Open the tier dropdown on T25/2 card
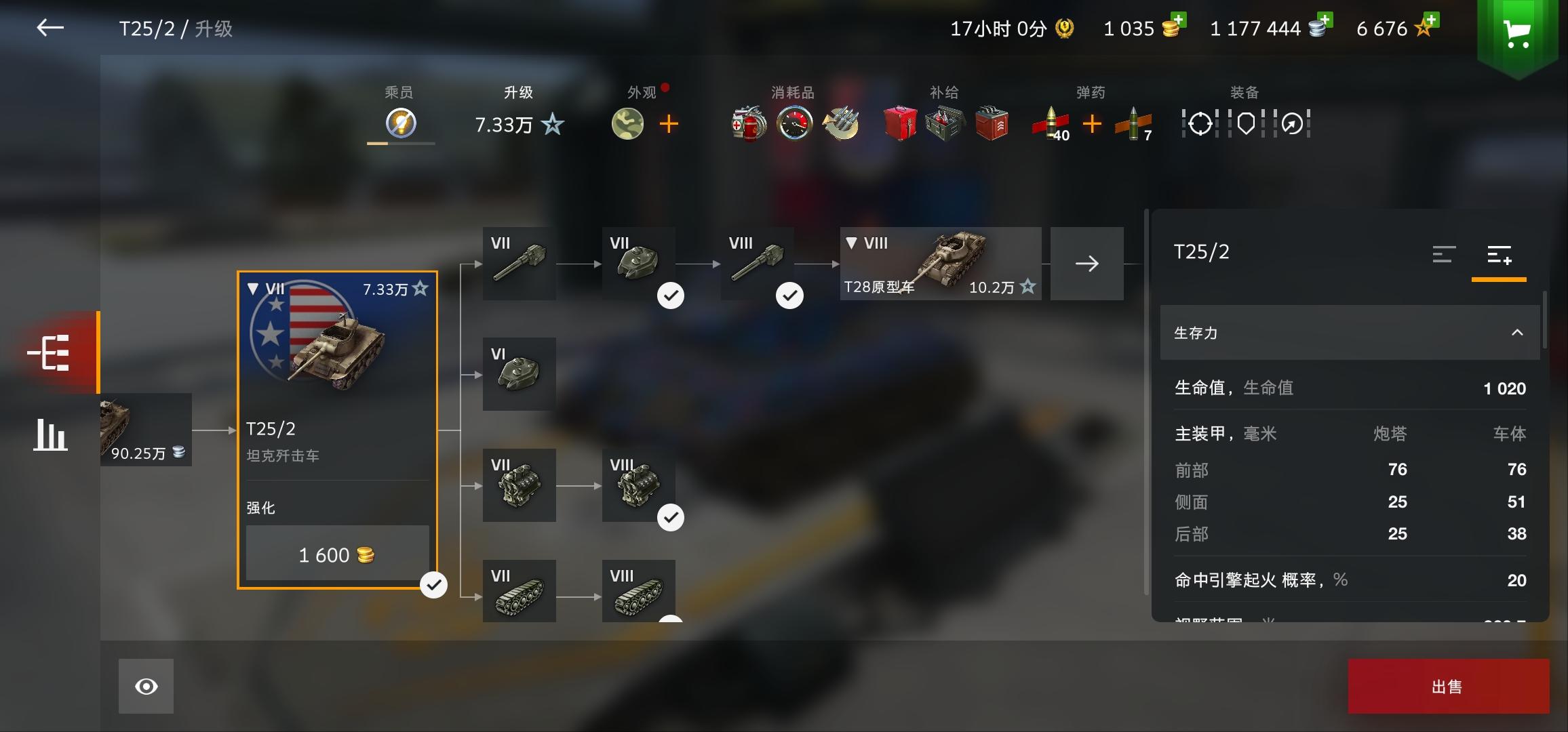This screenshot has width=1568, height=732. 254,288
